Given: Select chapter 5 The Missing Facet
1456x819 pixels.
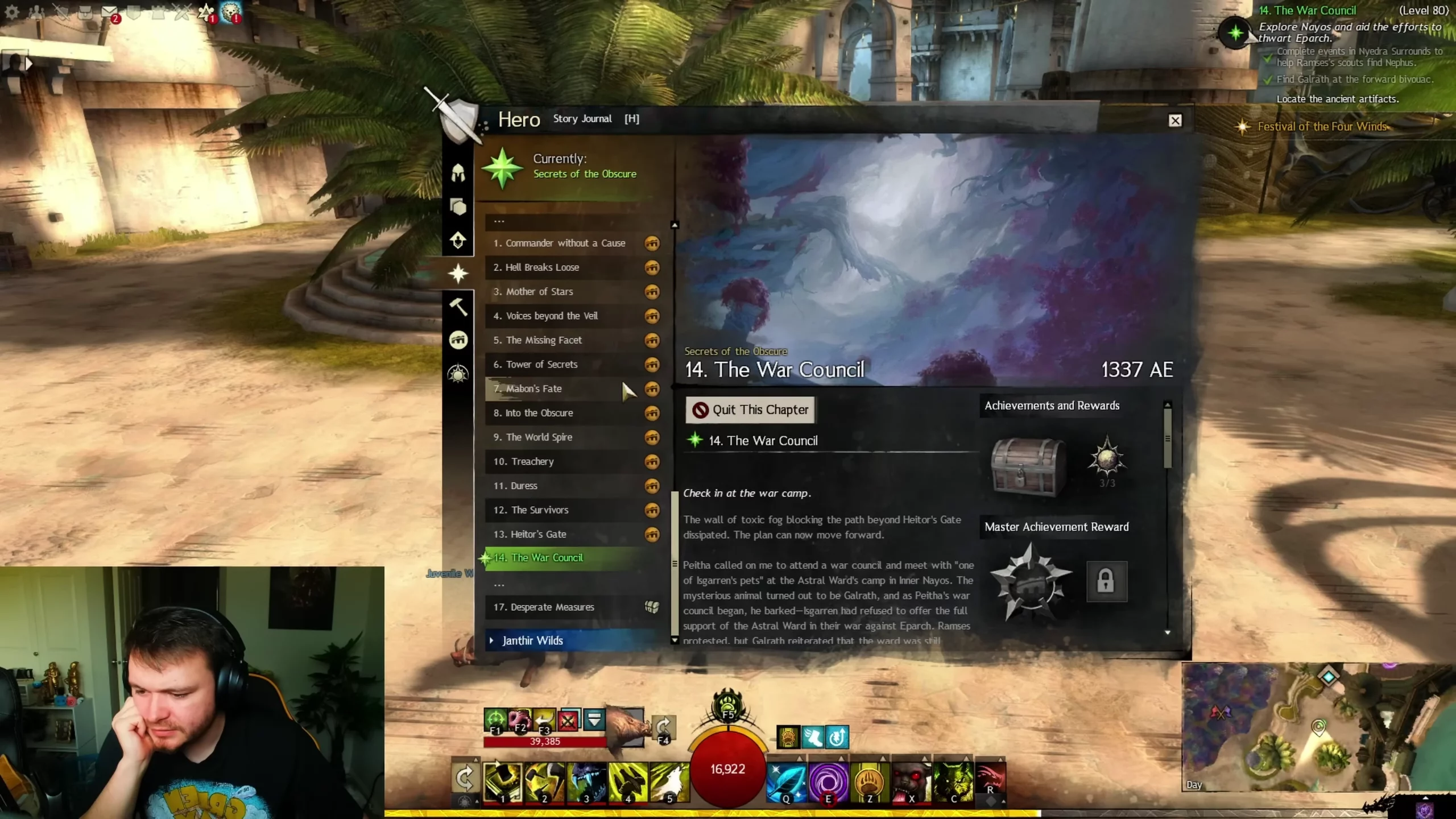Looking at the screenshot, I should point(544,340).
